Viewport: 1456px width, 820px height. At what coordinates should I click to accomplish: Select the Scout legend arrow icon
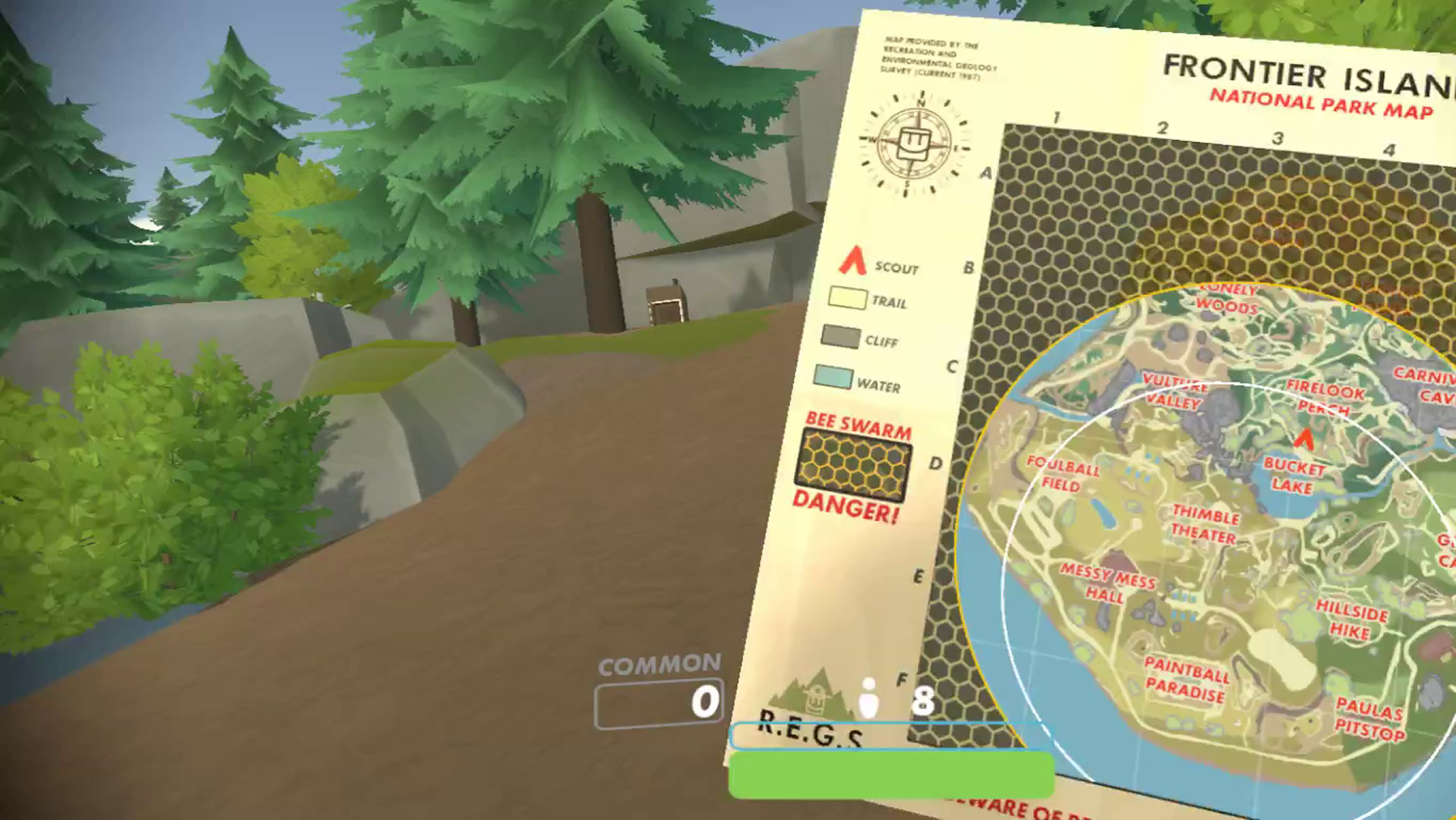tap(852, 260)
